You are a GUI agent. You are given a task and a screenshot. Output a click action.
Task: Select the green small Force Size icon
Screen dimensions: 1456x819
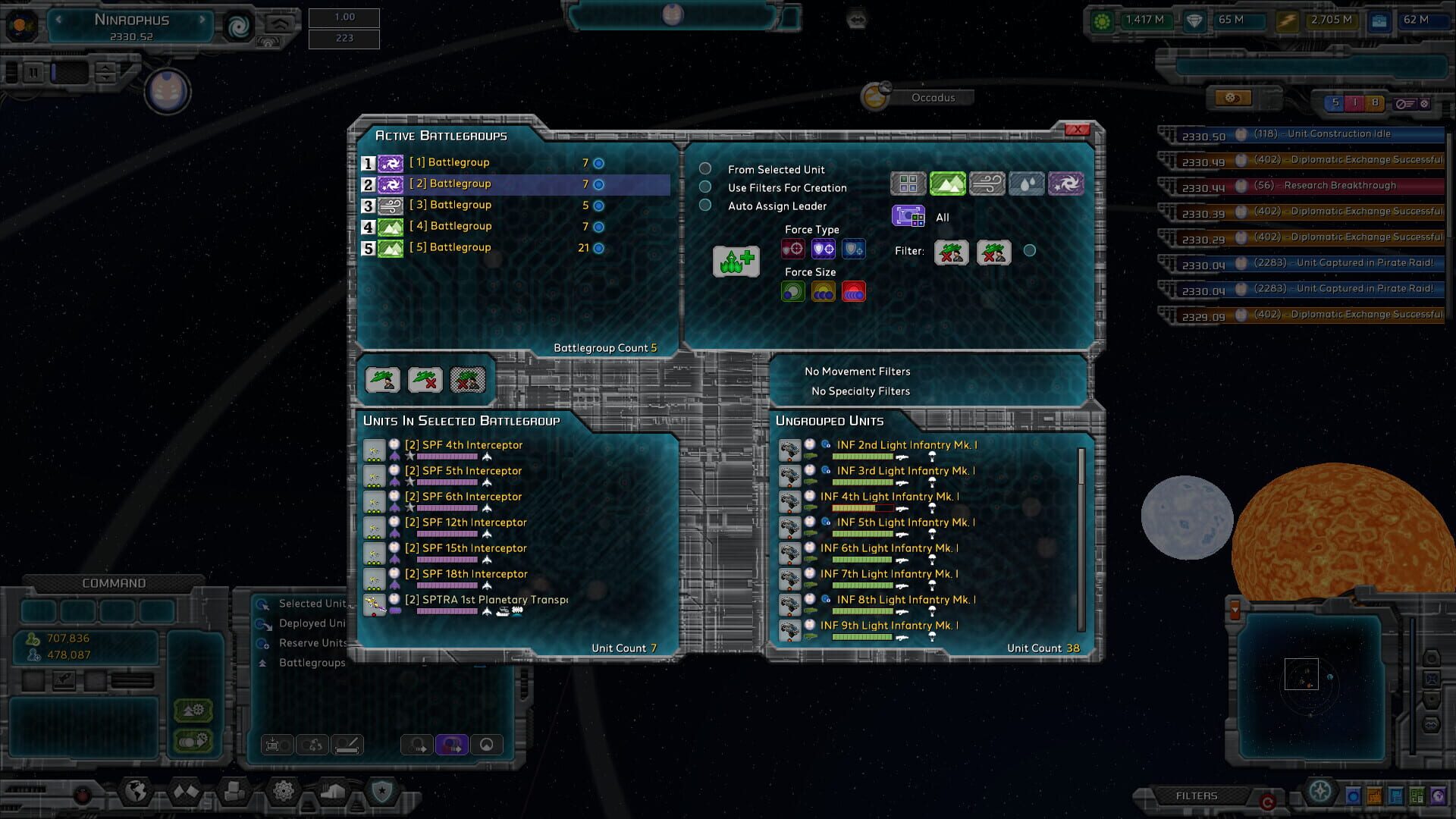coord(792,291)
